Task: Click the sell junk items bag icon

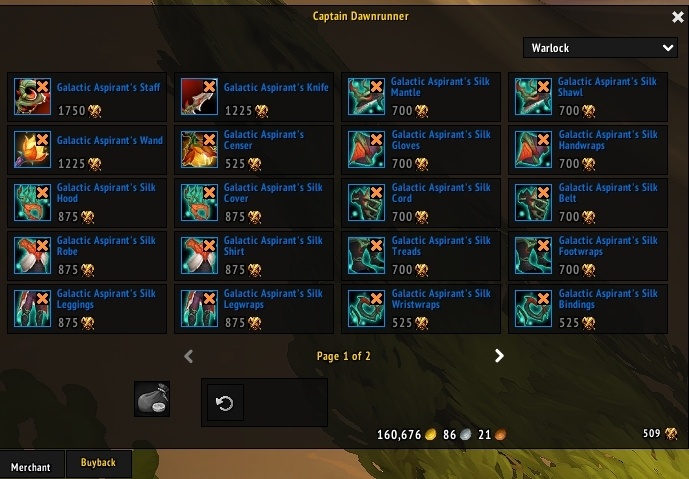Action: (152, 398)
